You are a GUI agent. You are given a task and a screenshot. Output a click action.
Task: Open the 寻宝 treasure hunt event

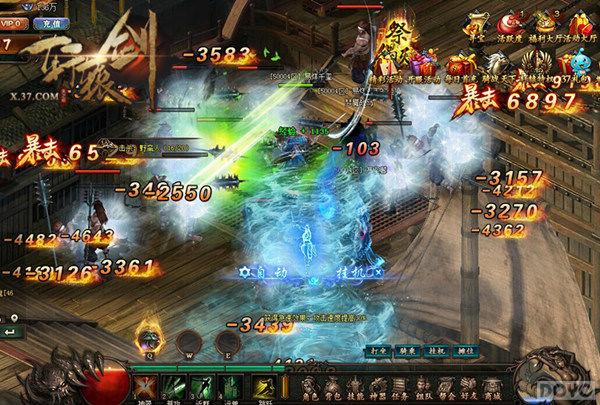coord(478,22)
